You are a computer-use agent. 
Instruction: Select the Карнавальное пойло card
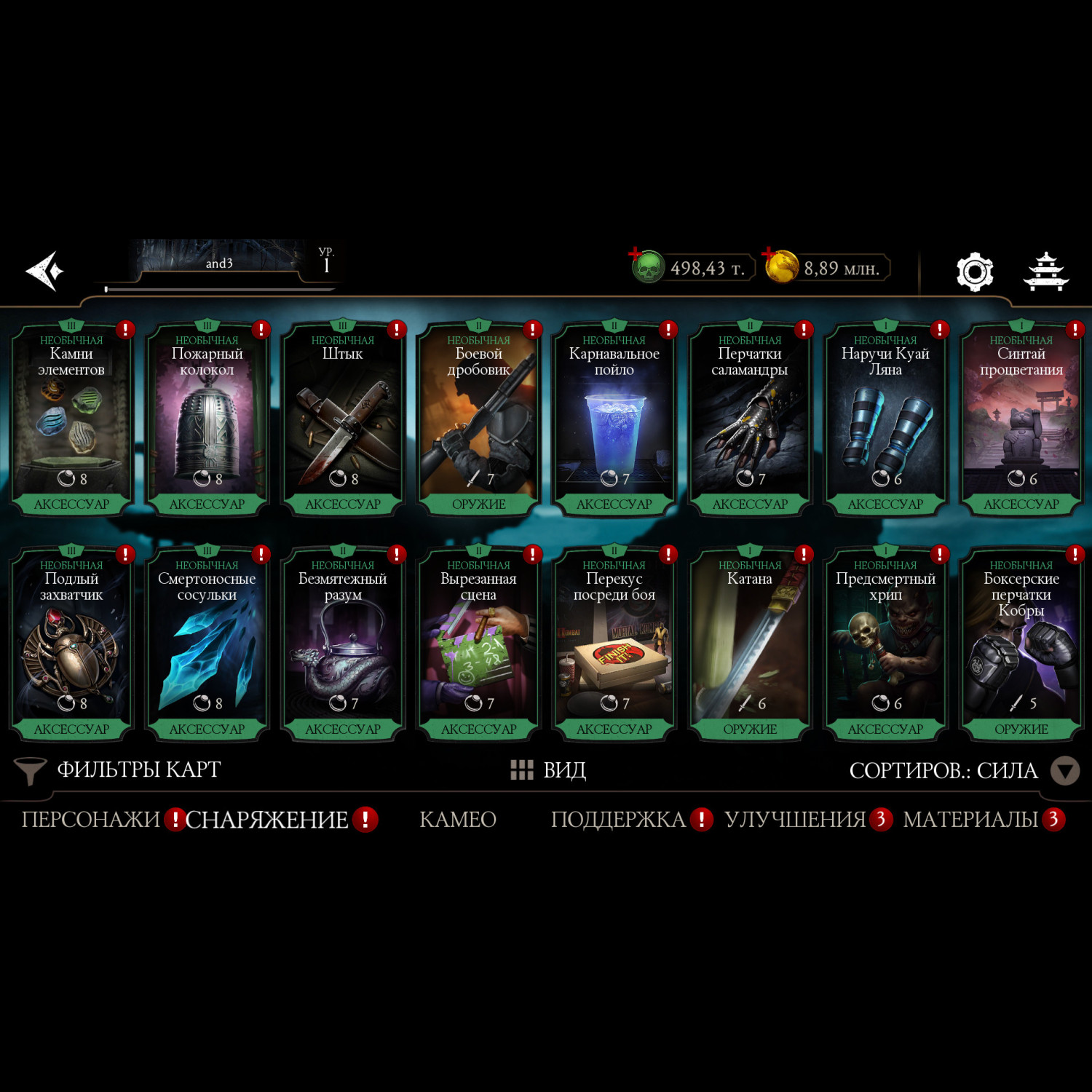614,419
